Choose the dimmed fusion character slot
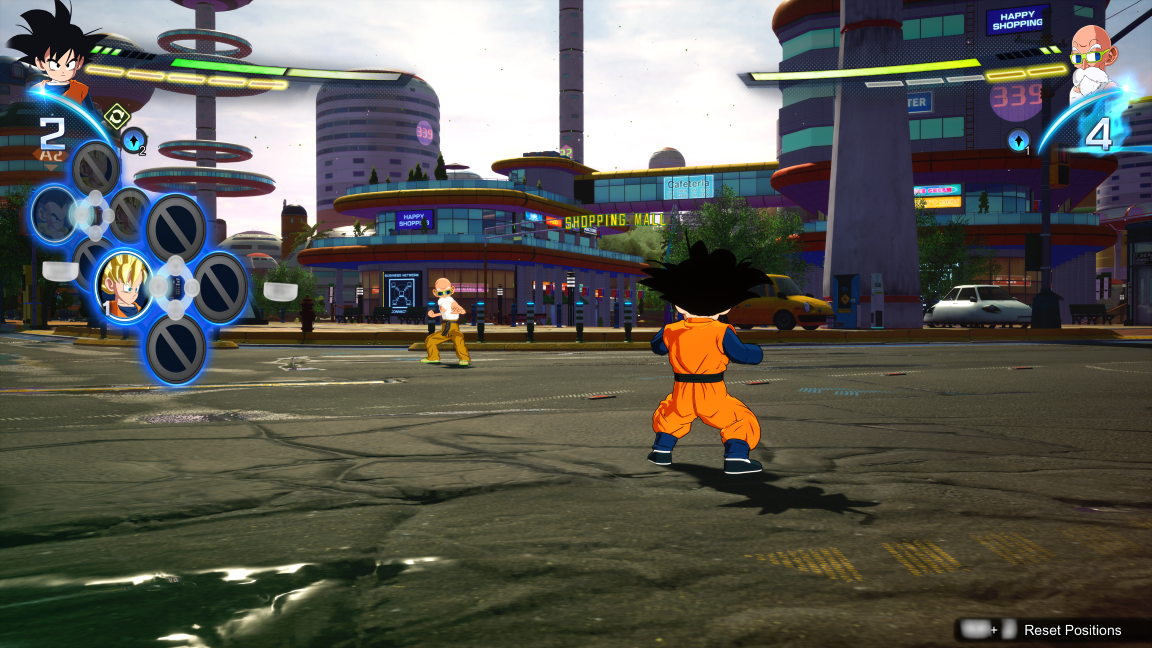Screen dimensions: 1152x648 coord(52,213)
